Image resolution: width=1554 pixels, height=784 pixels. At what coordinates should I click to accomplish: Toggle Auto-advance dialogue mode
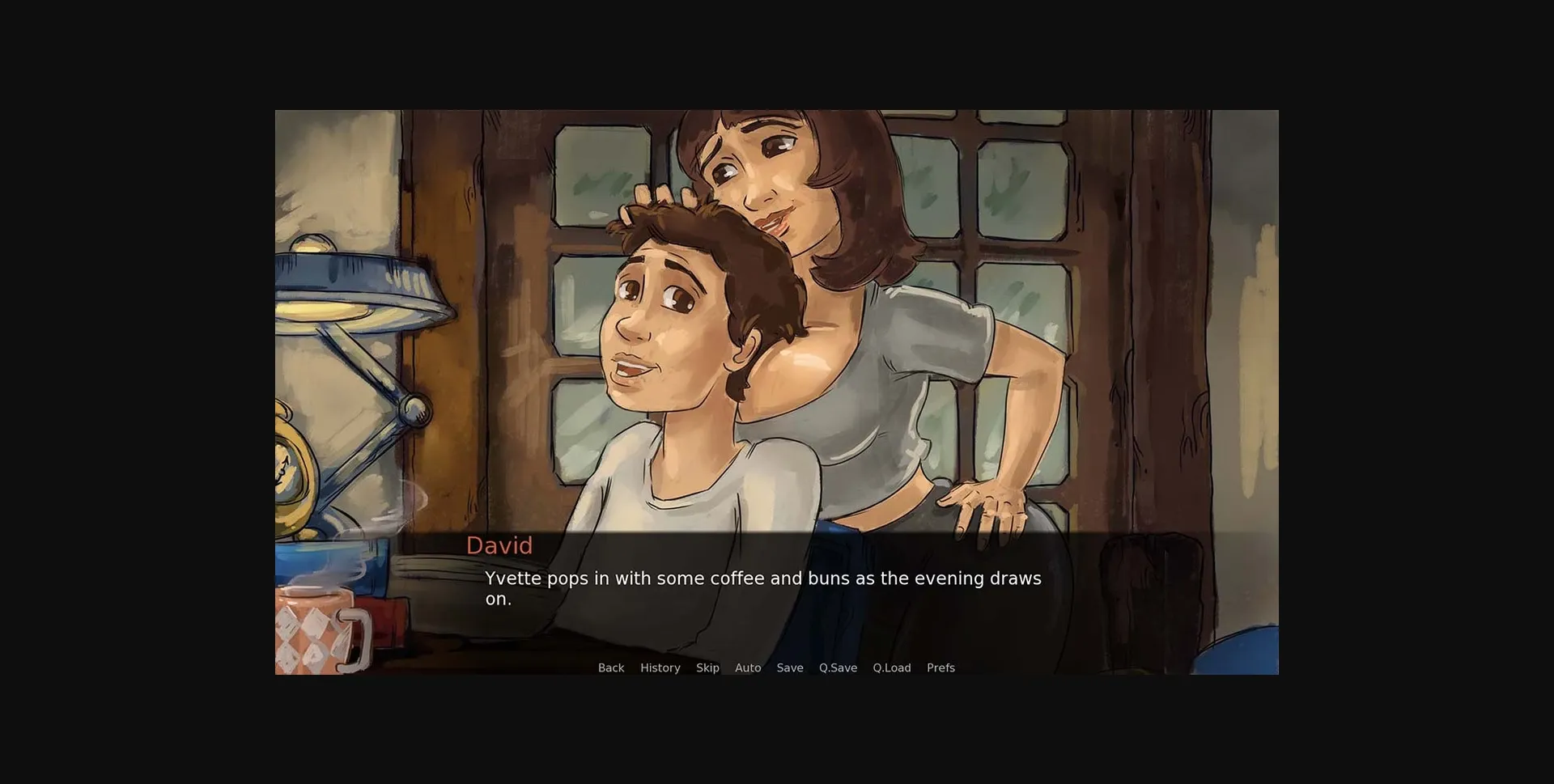(x=747, y=667)
